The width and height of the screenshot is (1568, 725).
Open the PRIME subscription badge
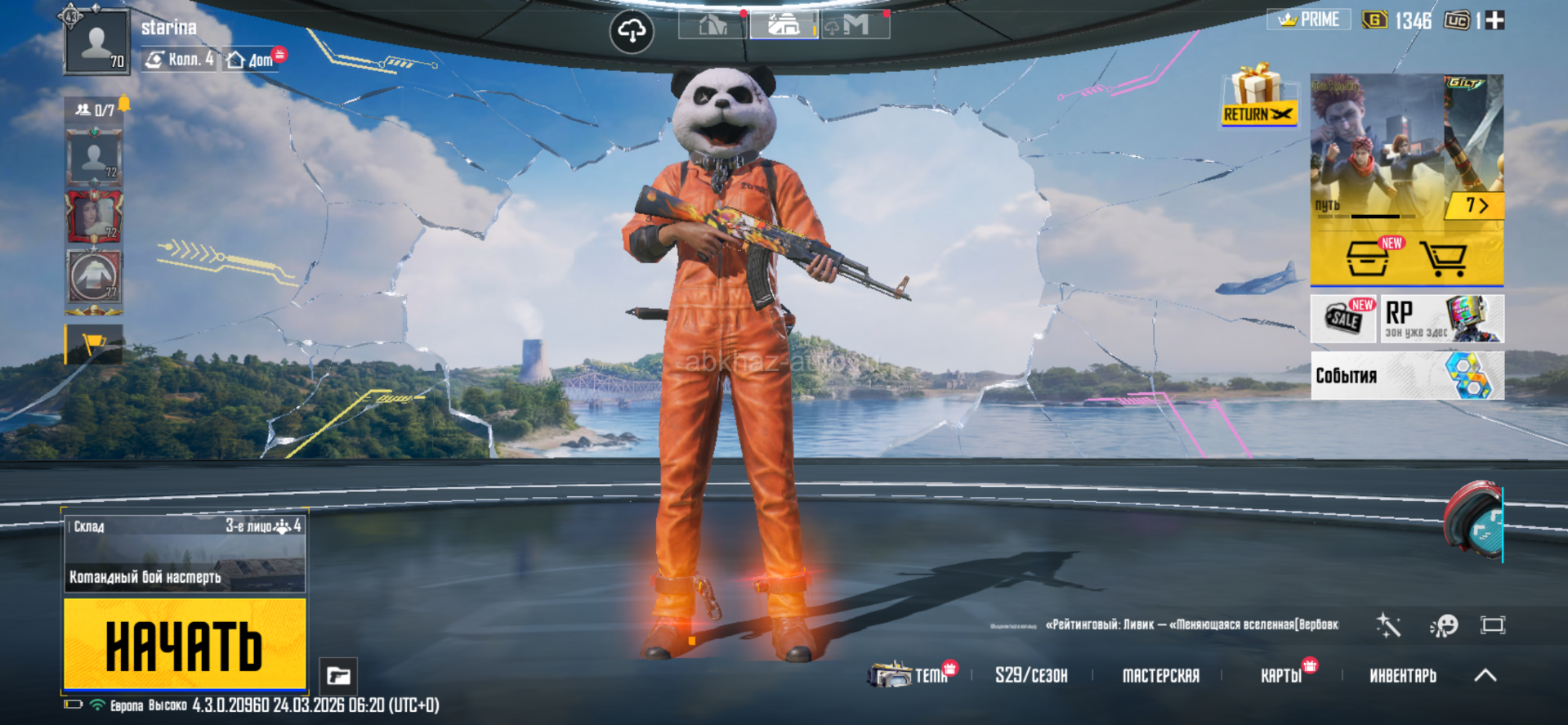click(x=1309, y=20)
